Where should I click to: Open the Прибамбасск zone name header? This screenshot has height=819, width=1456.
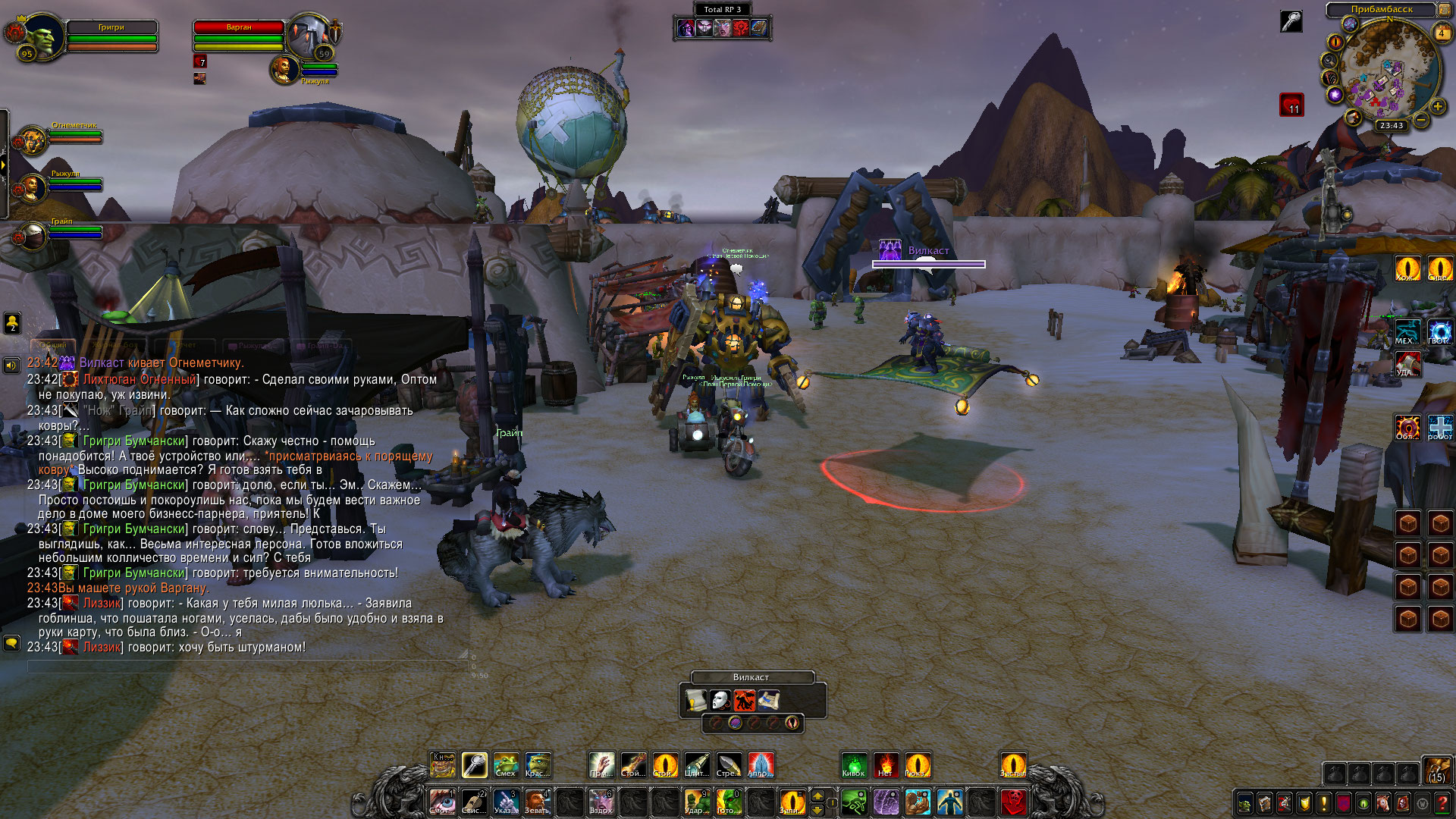coord(1381,9)
